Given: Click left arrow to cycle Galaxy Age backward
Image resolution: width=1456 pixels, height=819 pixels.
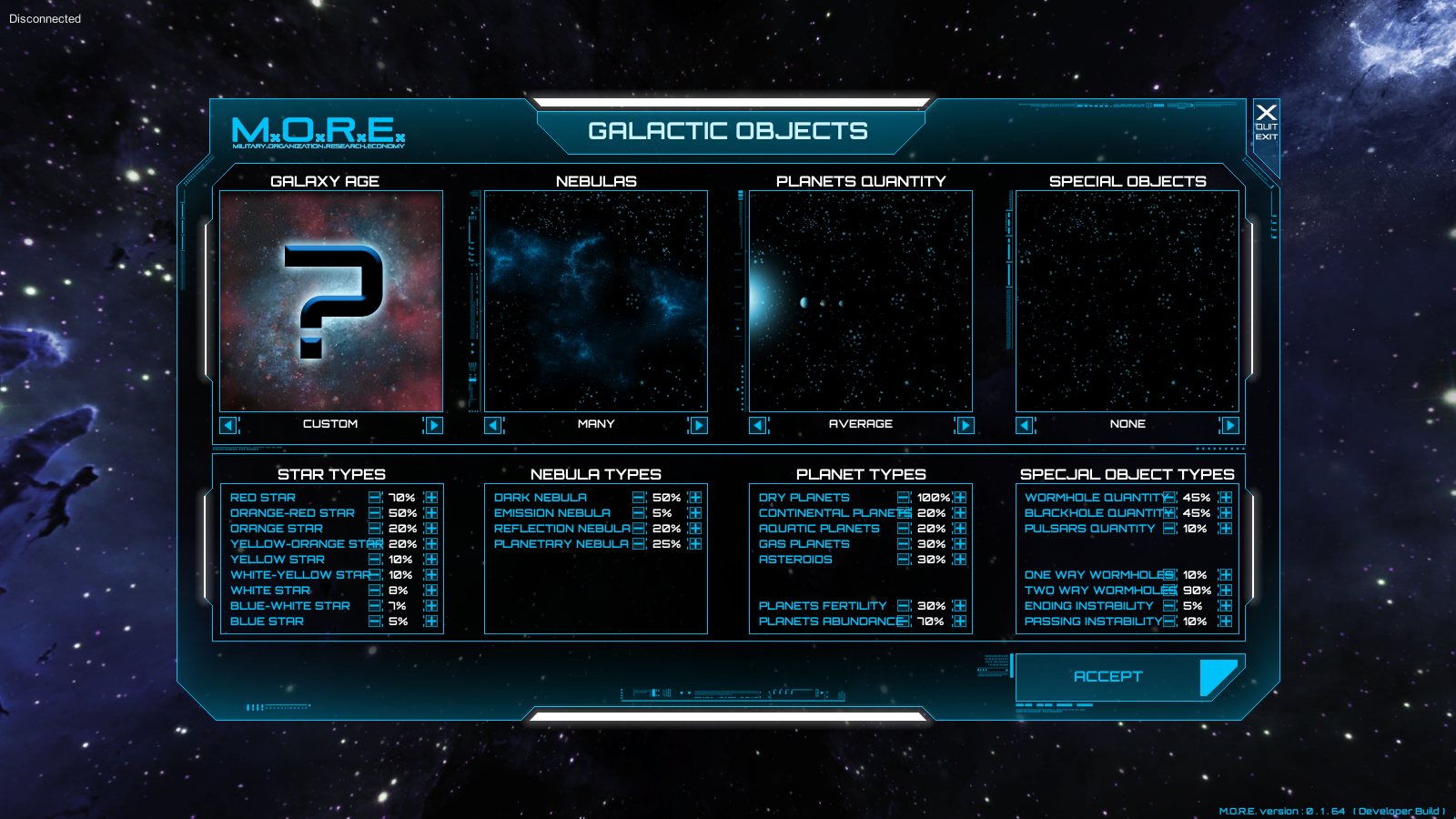Looking at the screenshot, I should point(228,425).
